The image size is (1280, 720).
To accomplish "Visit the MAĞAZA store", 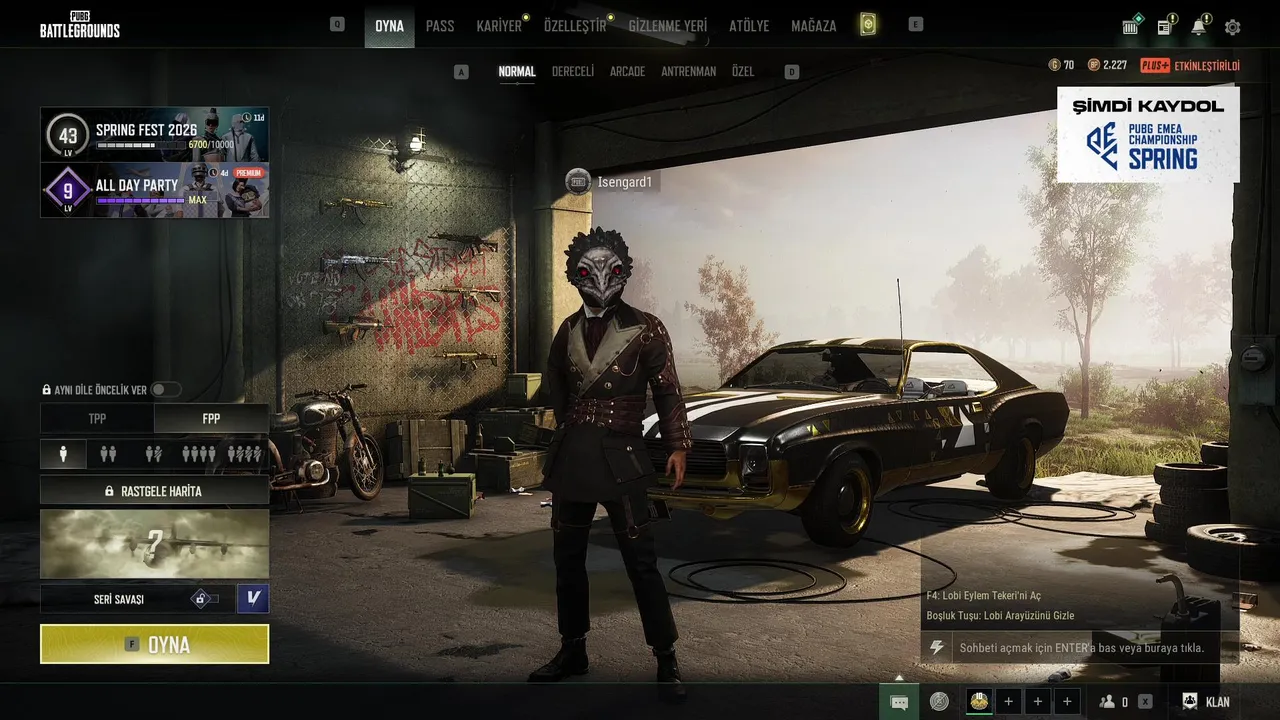I will pyautogui.click(x=813, y=26).
